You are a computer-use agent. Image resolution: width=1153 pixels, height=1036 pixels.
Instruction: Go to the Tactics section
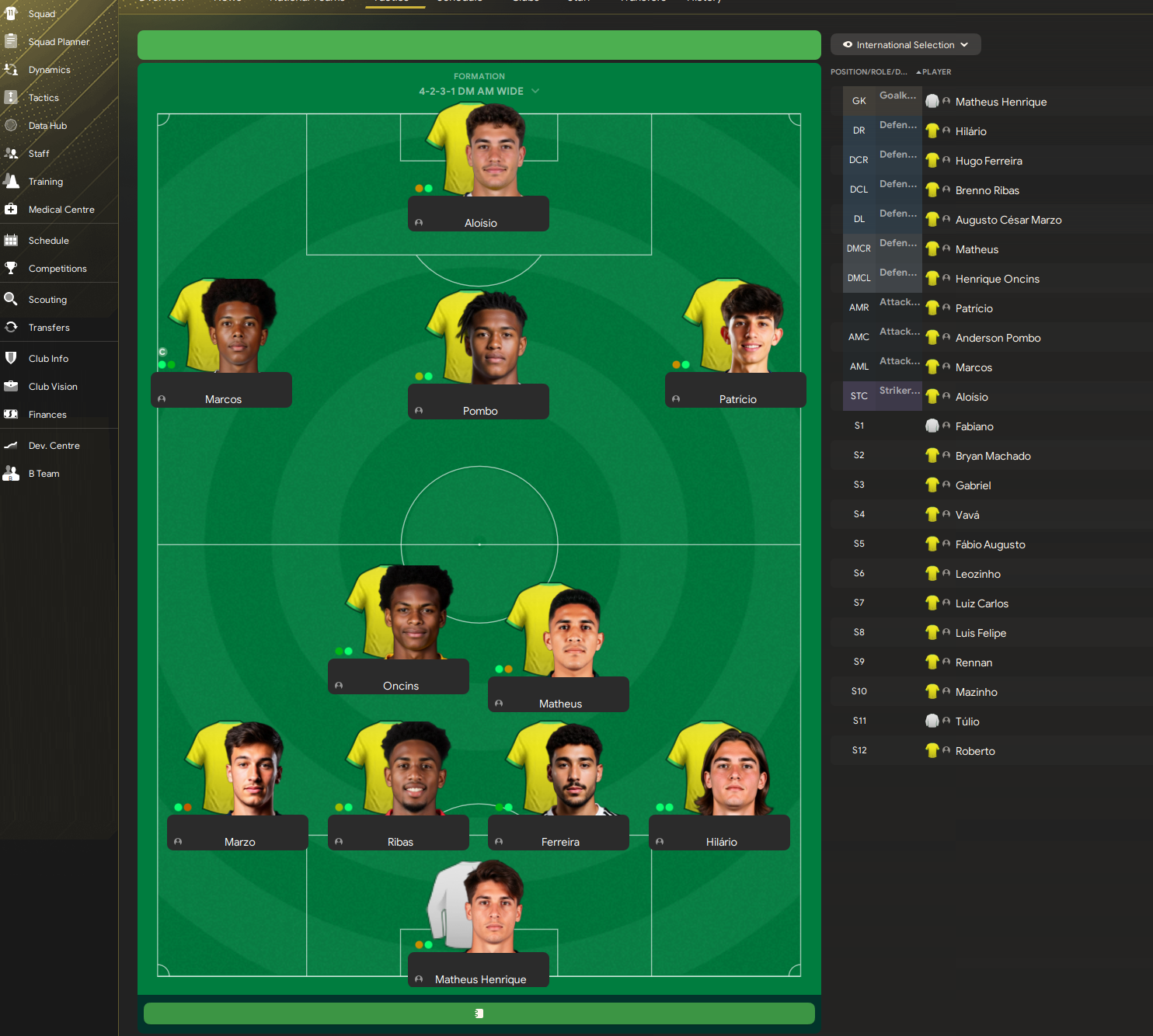[x=44, y=98]
